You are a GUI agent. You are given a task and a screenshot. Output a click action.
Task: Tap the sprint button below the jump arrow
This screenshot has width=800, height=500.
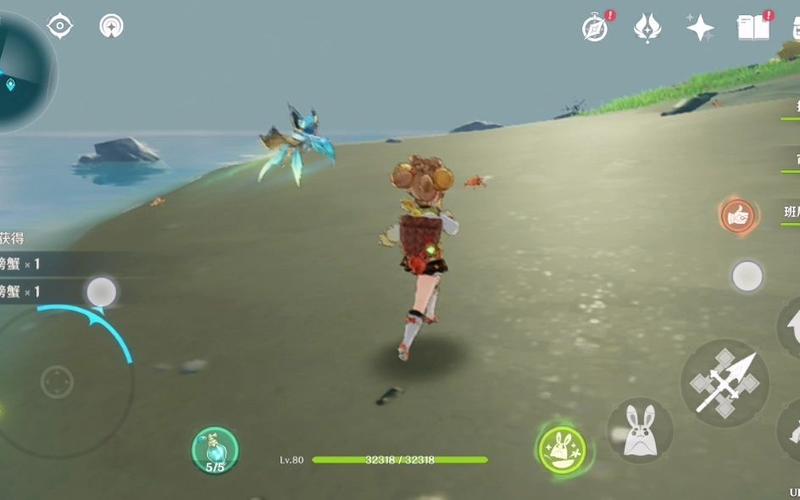792,430
